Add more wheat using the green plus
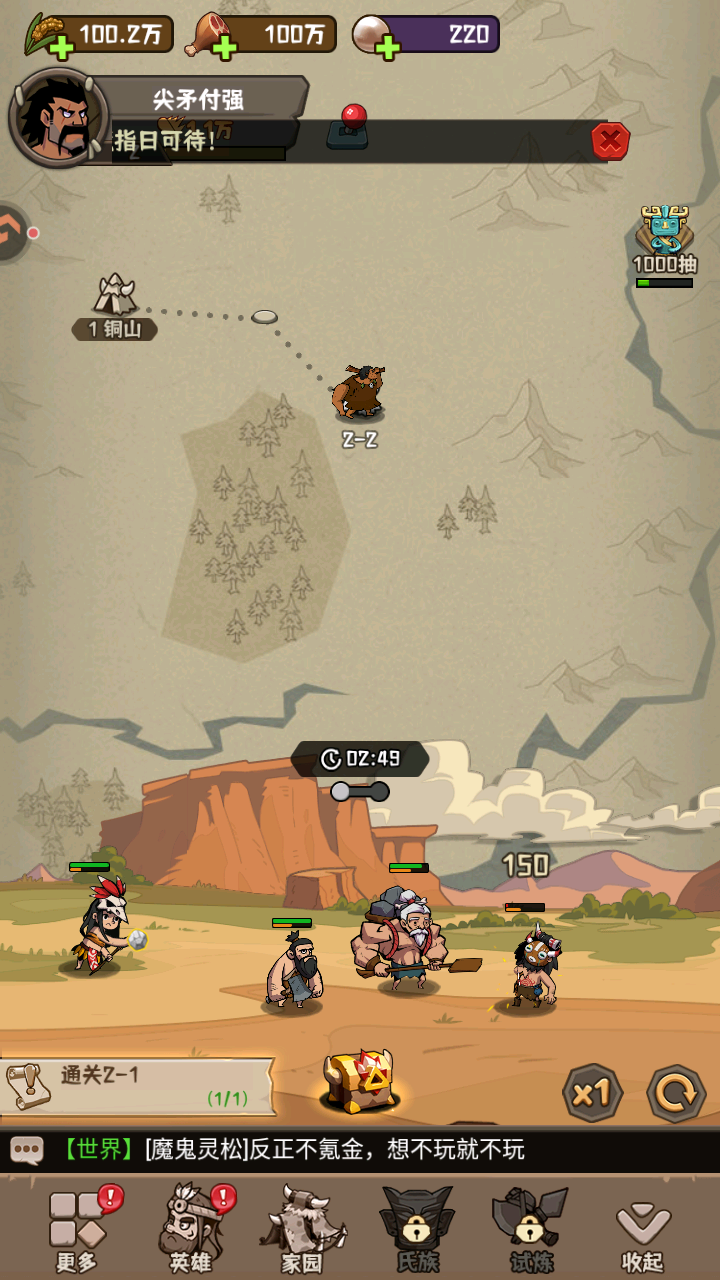The image size is (720, 1280). [x=61, y=46]
